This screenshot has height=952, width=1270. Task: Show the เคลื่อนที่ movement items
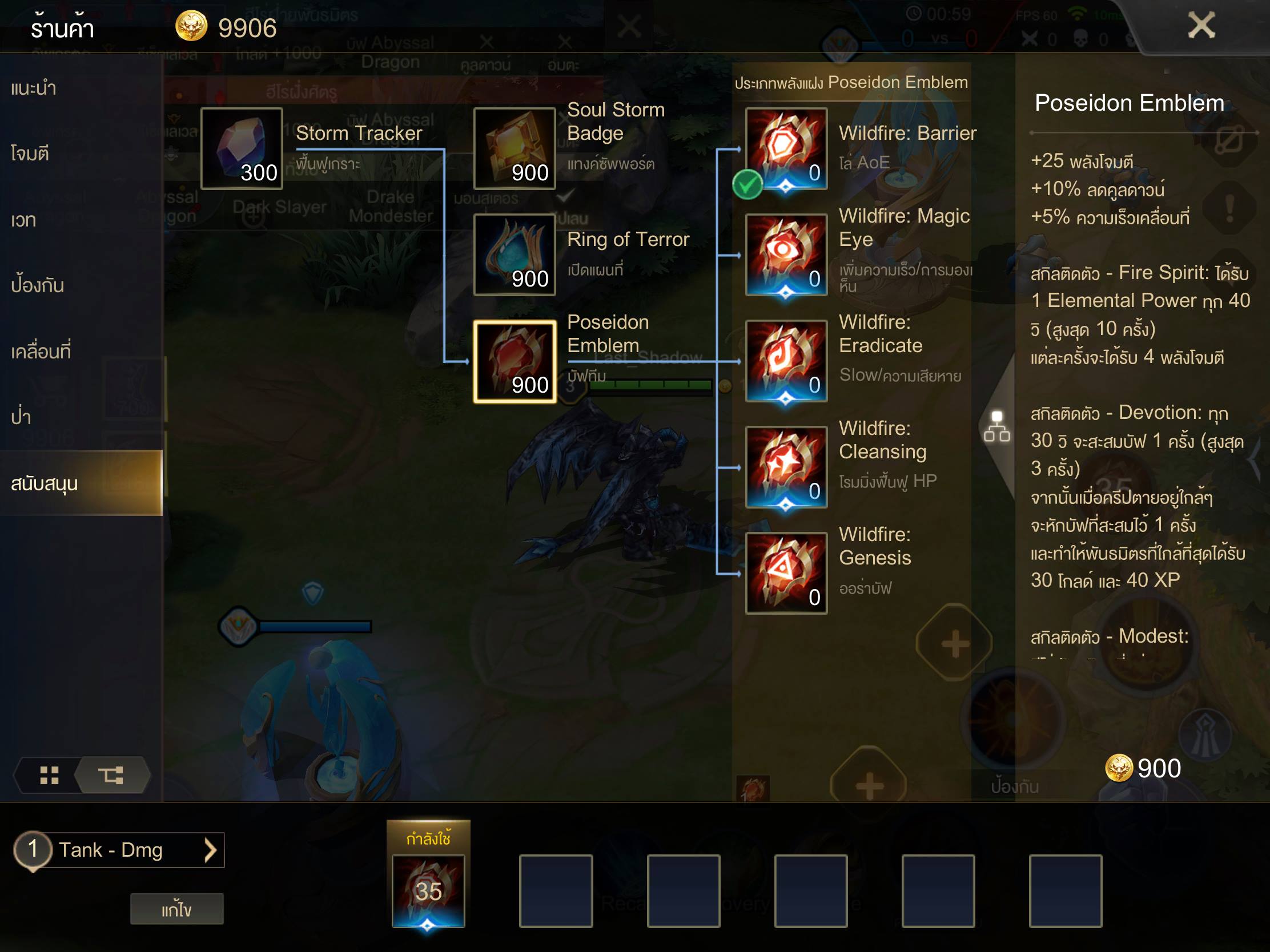point(41,351)
